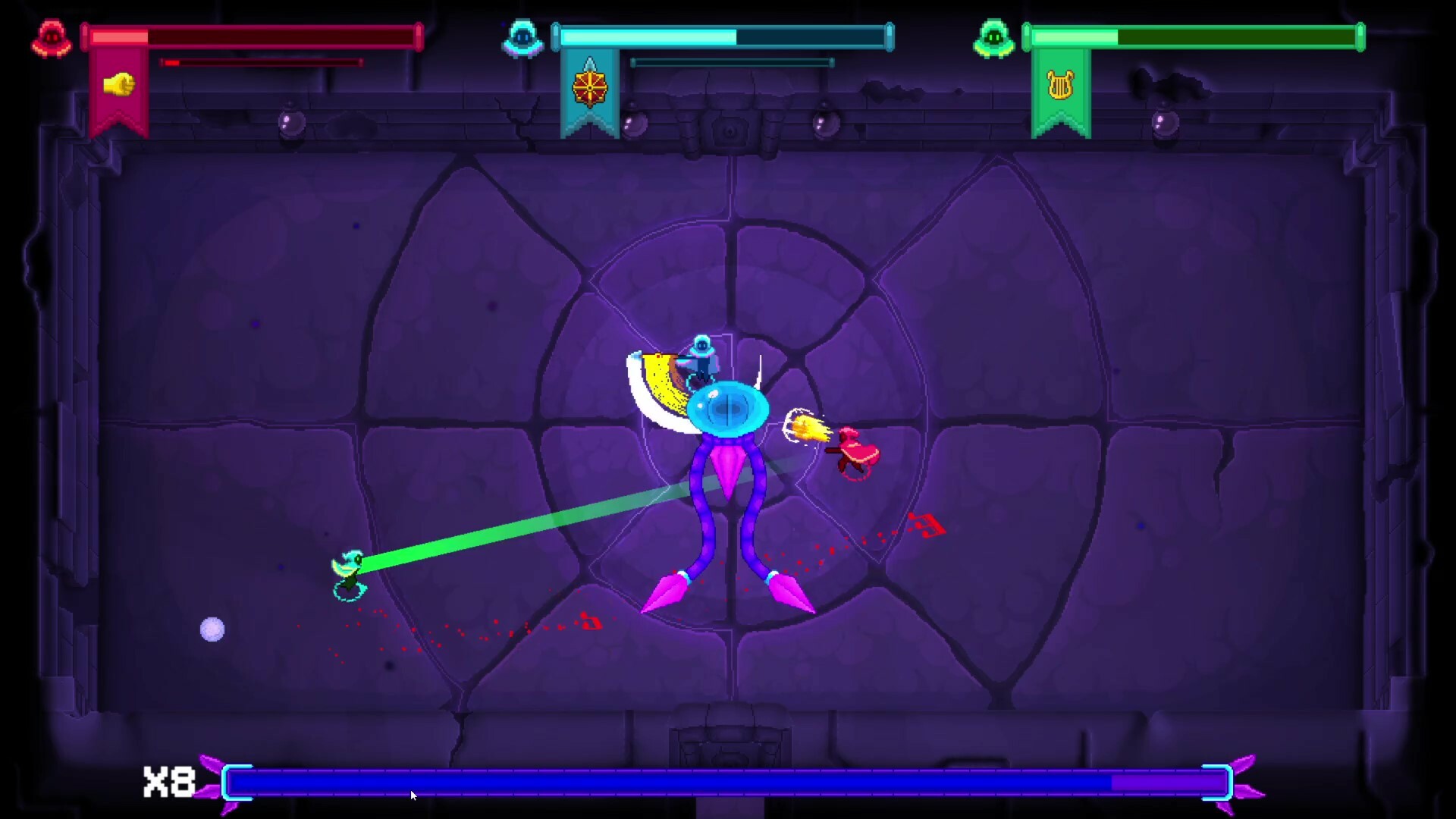Click the golden harp emblem on green banner

point(1062,86)
